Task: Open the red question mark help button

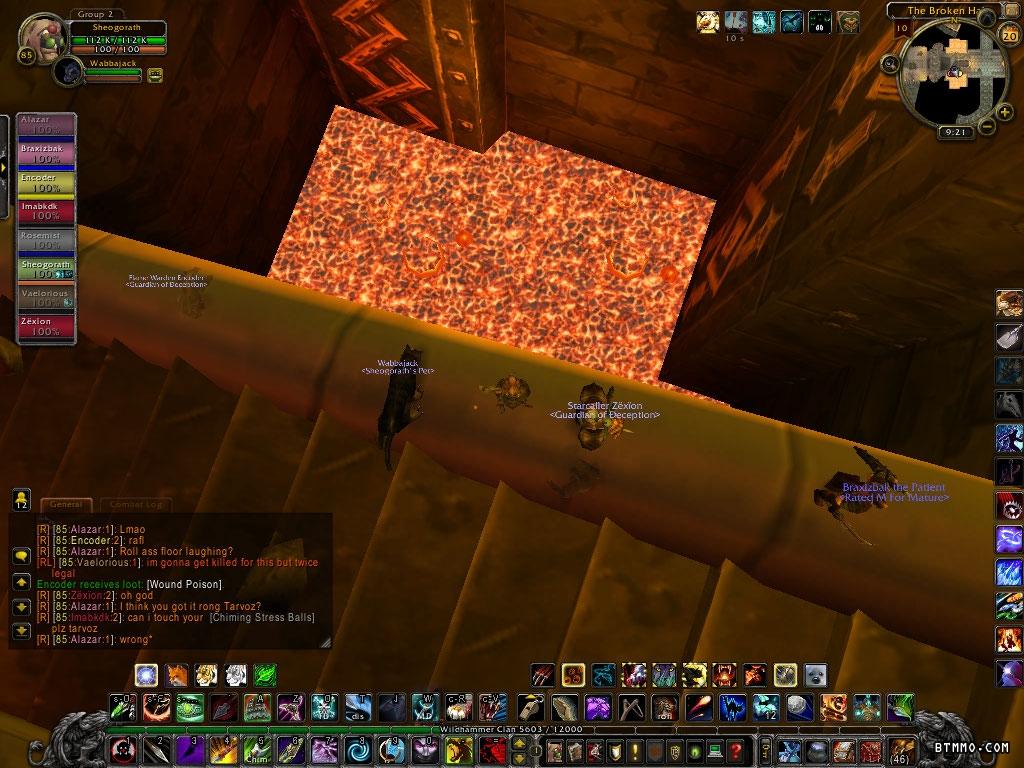Action: (x=735, y=750)
